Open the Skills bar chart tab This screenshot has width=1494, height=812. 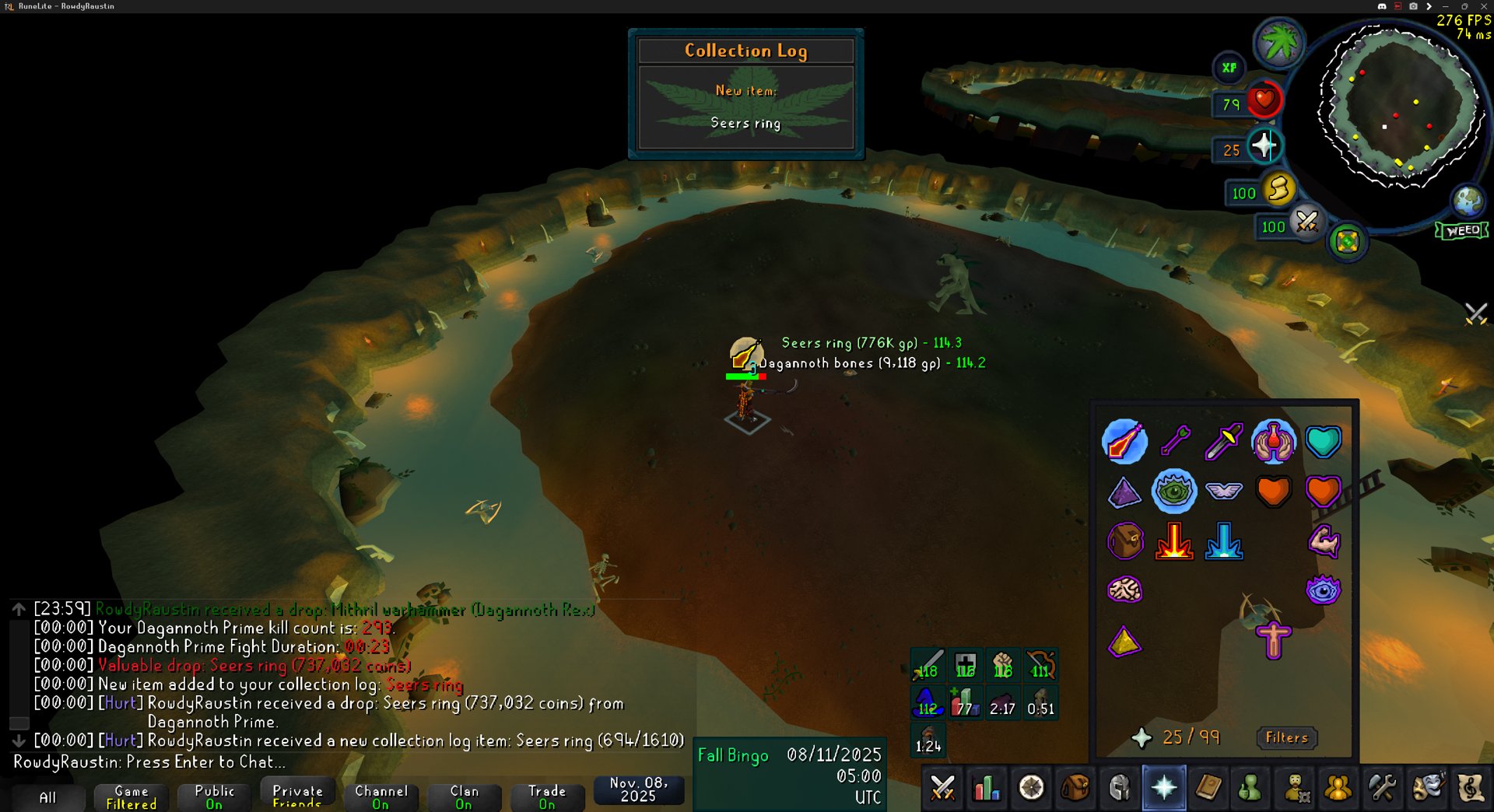click(x=986, y=789)
